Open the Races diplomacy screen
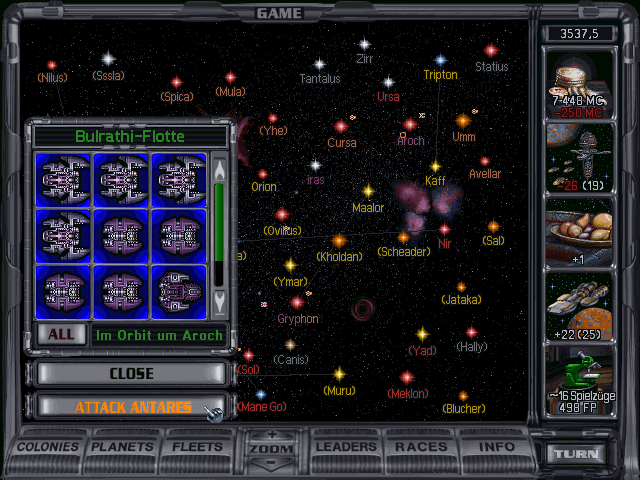The image size is (640, 480). click(421, 447)
